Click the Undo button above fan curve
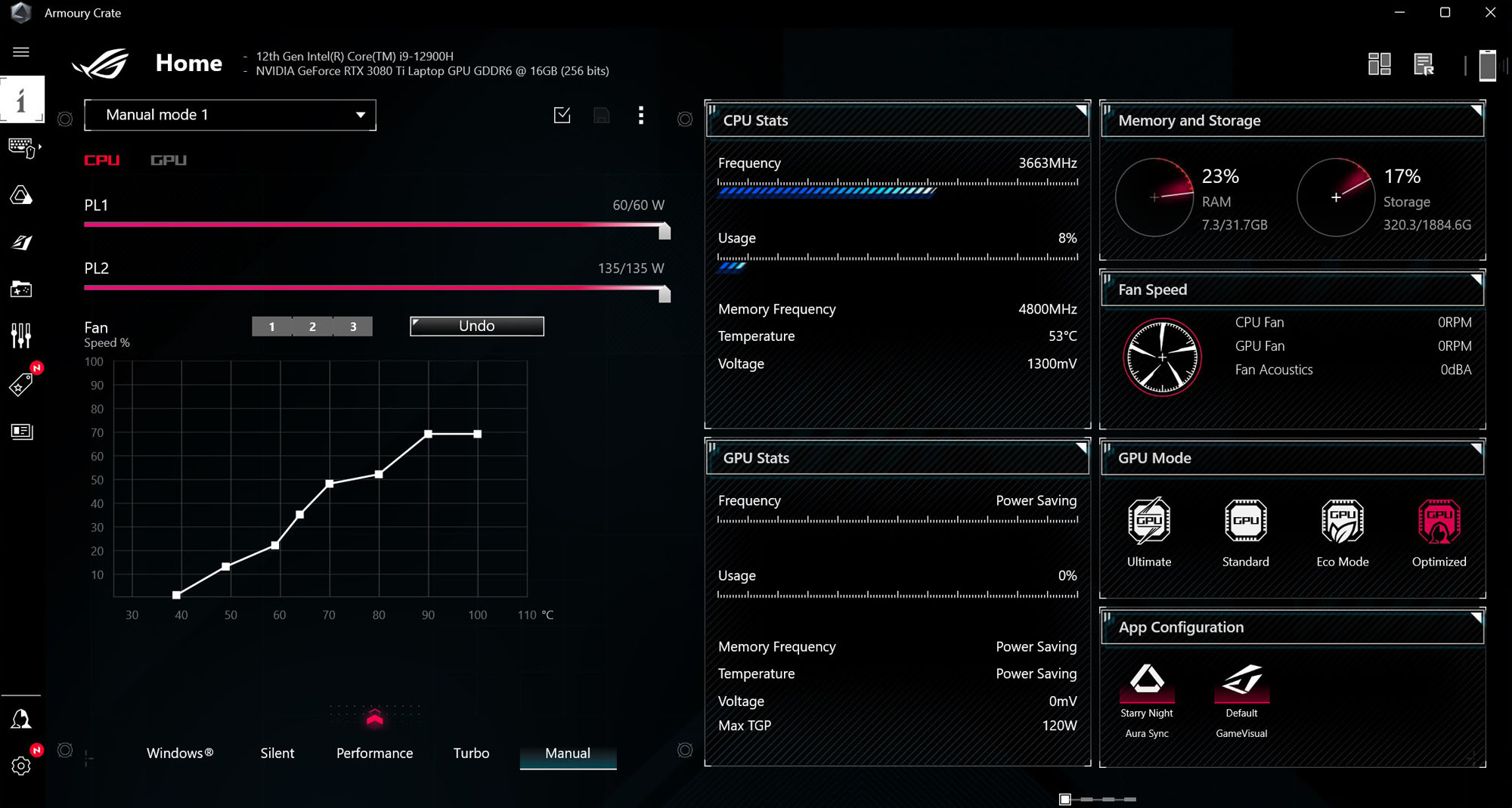This screenshot has width=1512, height=808. [476, 326]
